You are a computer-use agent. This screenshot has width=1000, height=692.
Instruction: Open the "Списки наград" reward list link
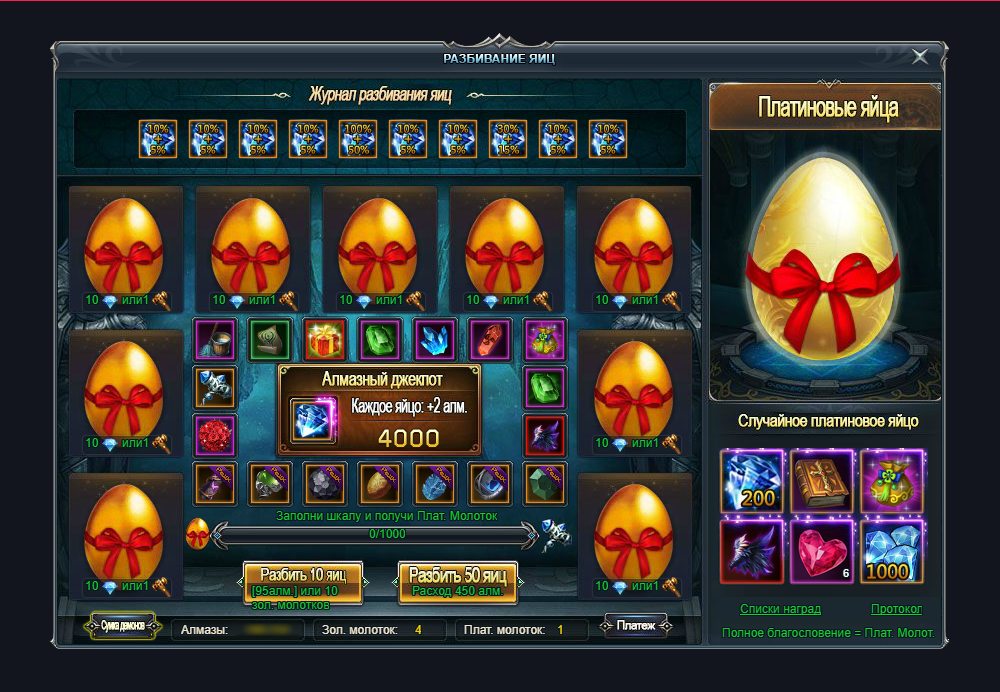point(780,609)
